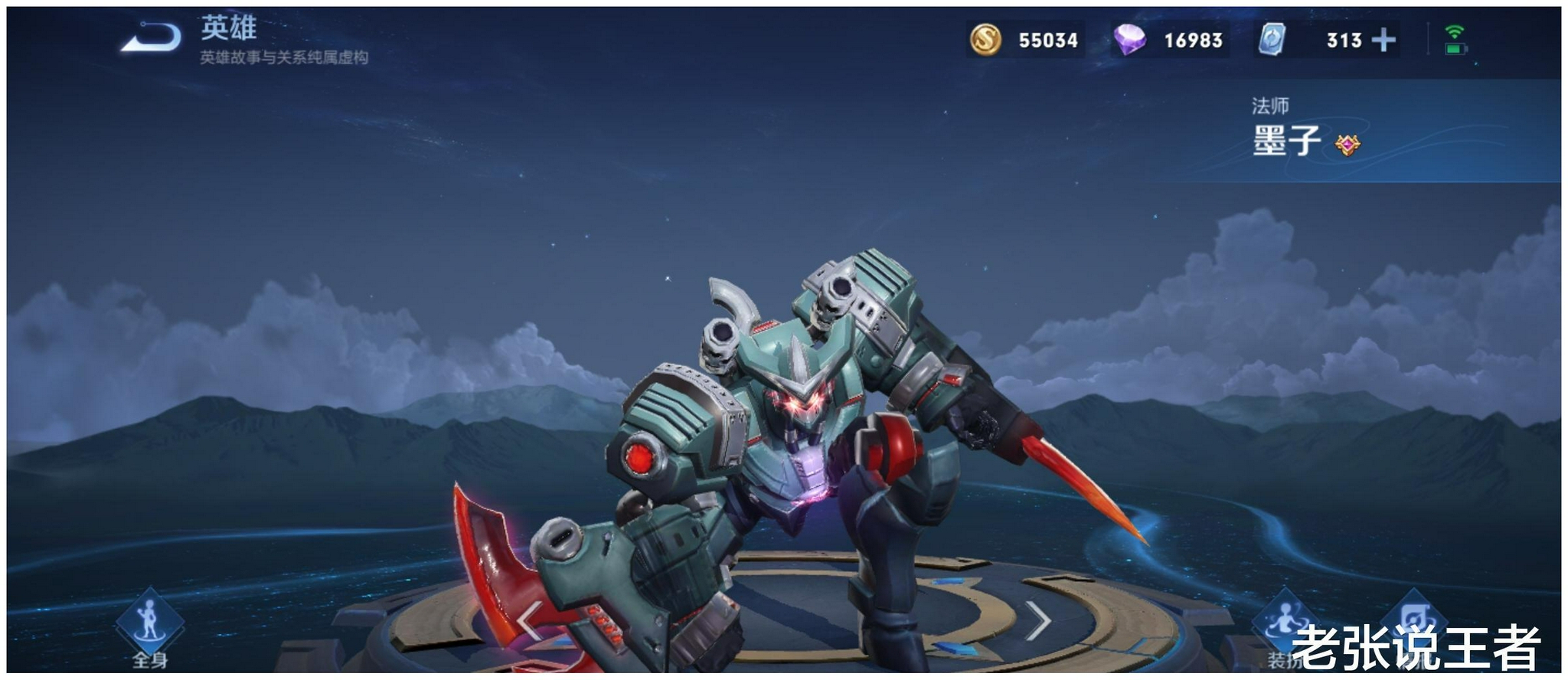
Task: Add more hero tickets with plus button
Action: (x=1383, y=40)
